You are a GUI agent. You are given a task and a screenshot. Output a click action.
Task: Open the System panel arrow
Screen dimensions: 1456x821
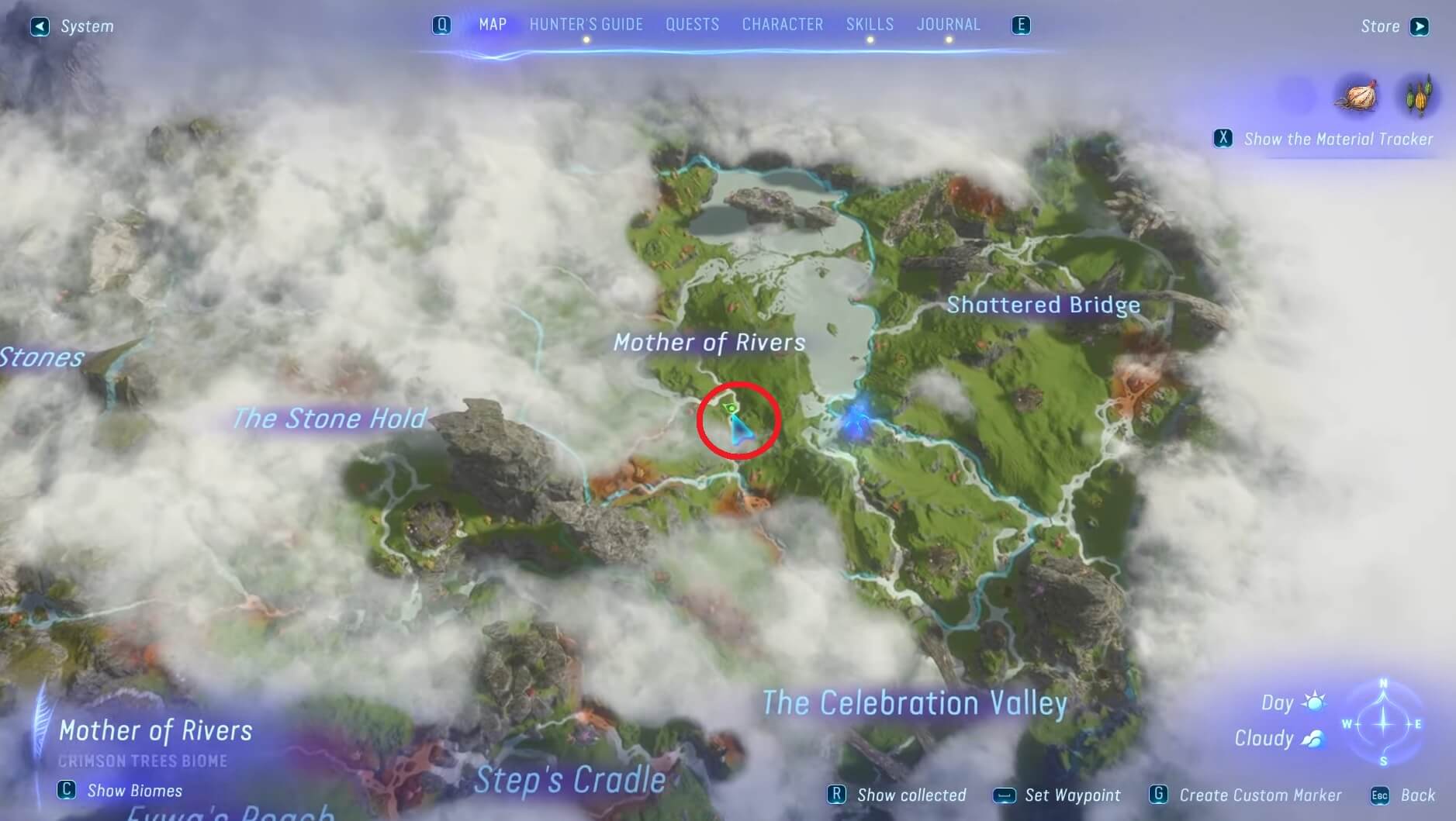[38, 26]
